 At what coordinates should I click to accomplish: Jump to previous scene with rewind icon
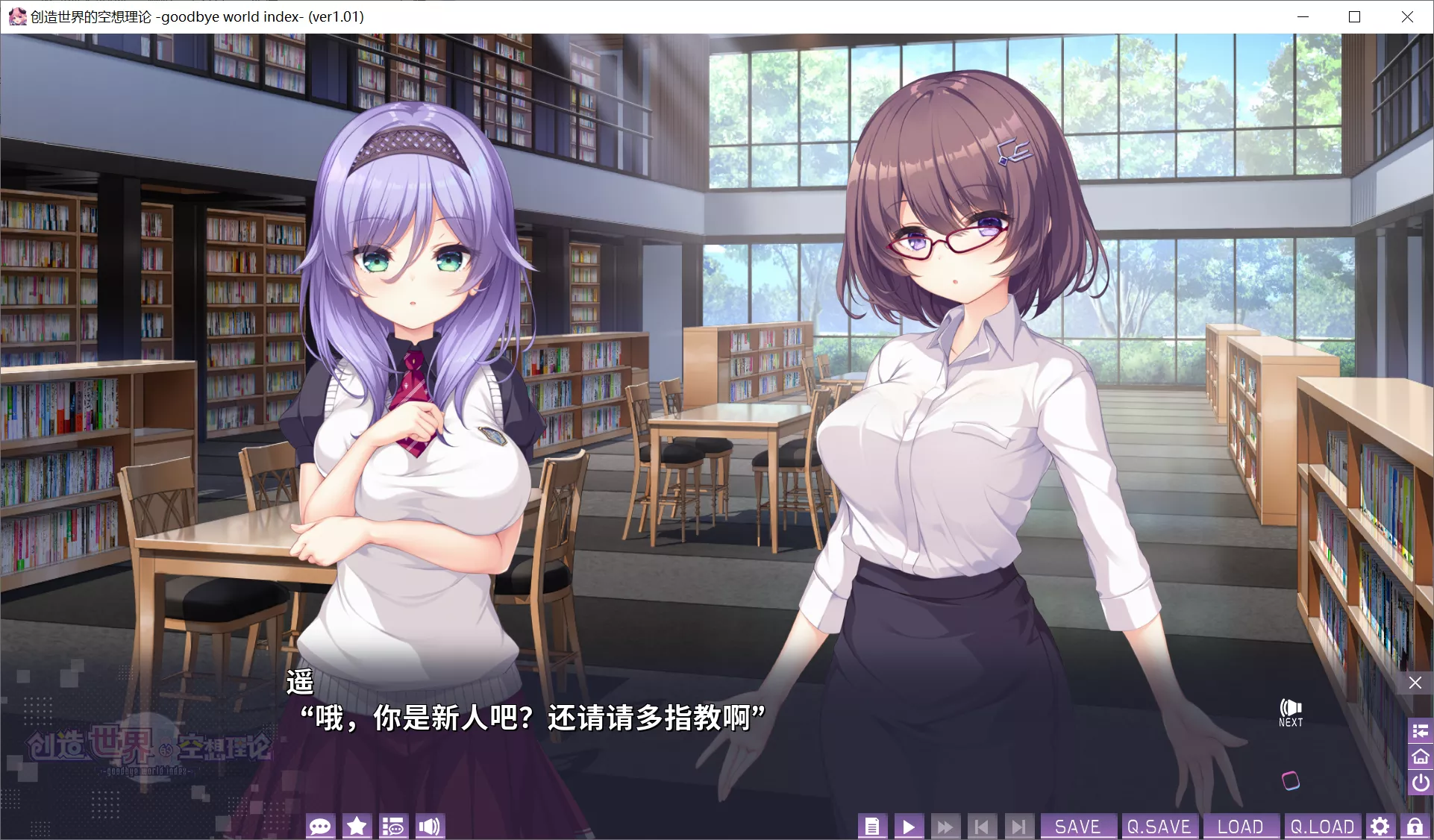(982, 826)
